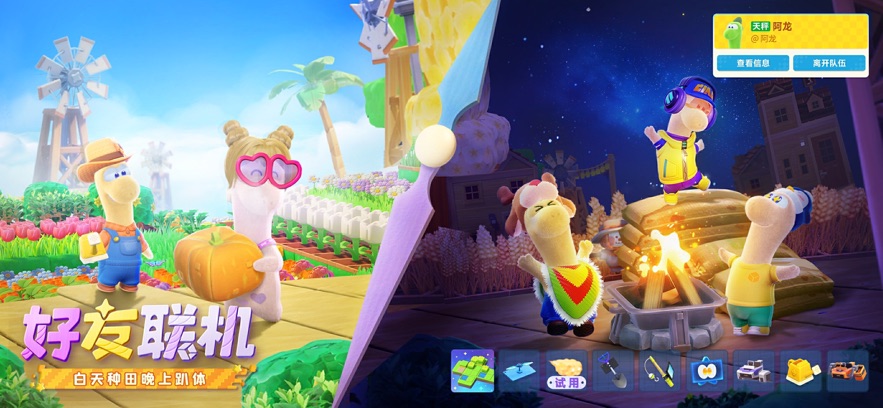
Task: Choose the blue sprinkler tile slot
Action: pos(519,370)
